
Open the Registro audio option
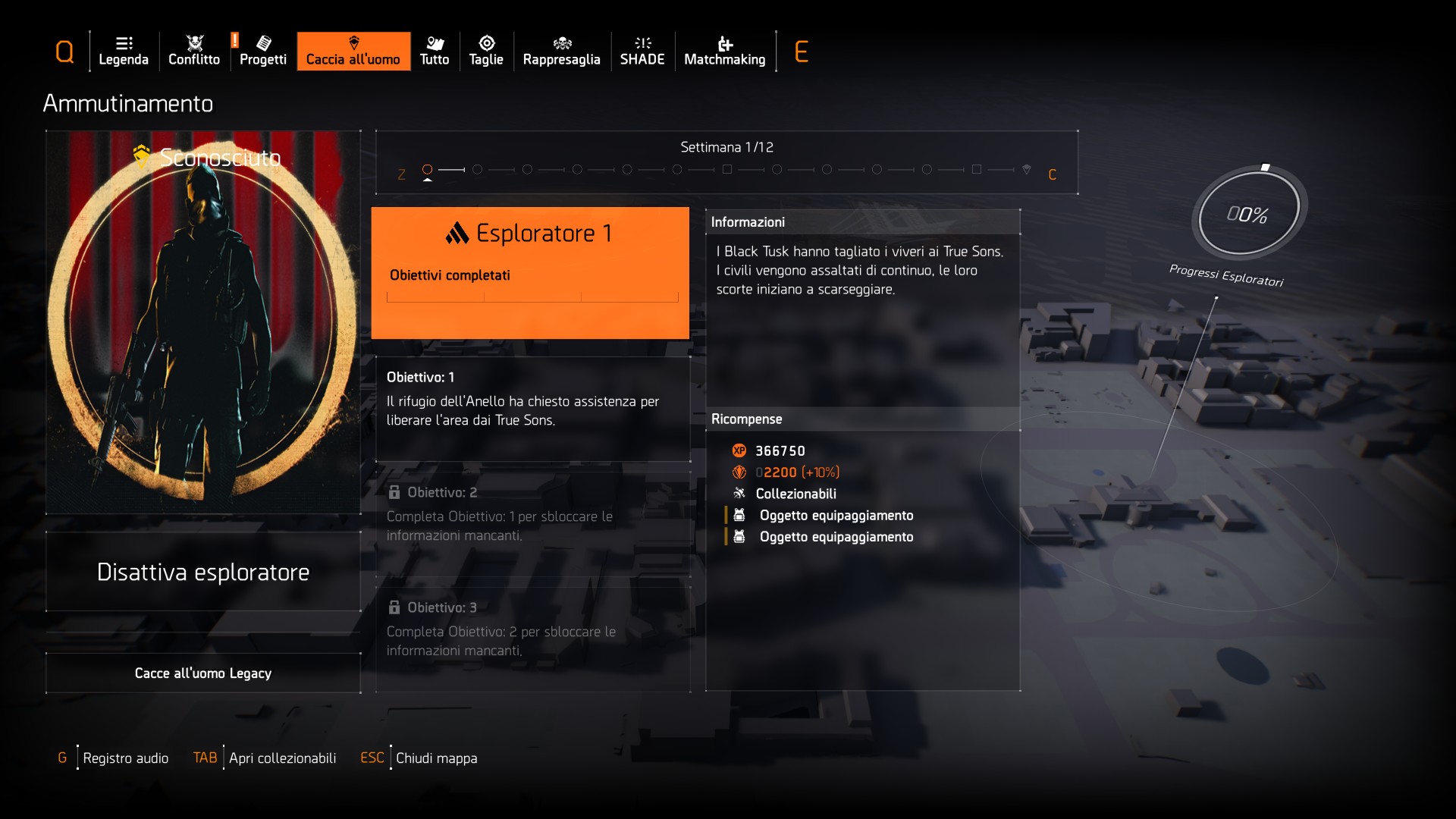[x=125, y=758]
